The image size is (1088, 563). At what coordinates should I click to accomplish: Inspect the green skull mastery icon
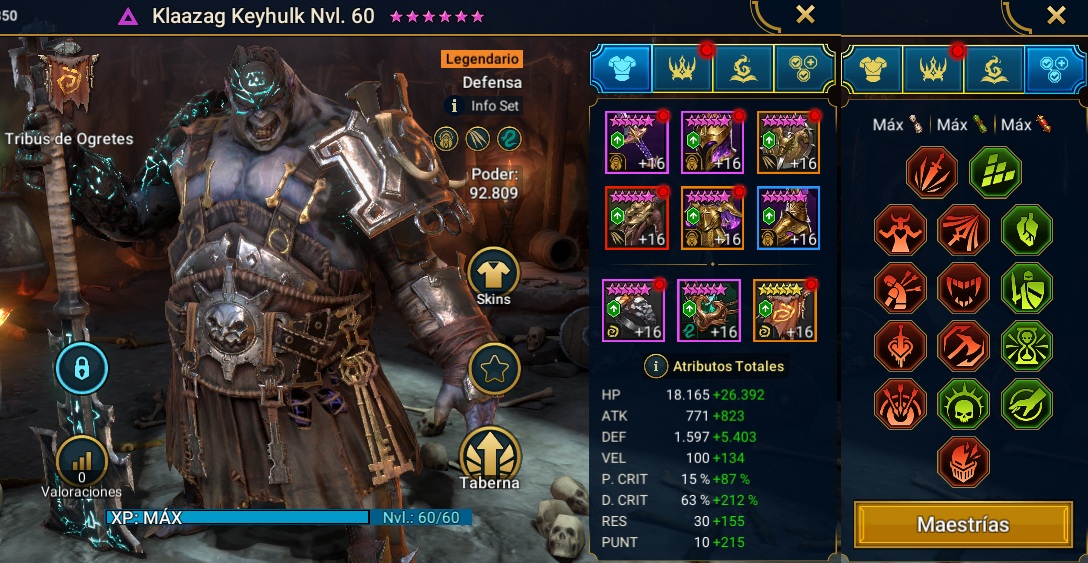click(963, 404)
